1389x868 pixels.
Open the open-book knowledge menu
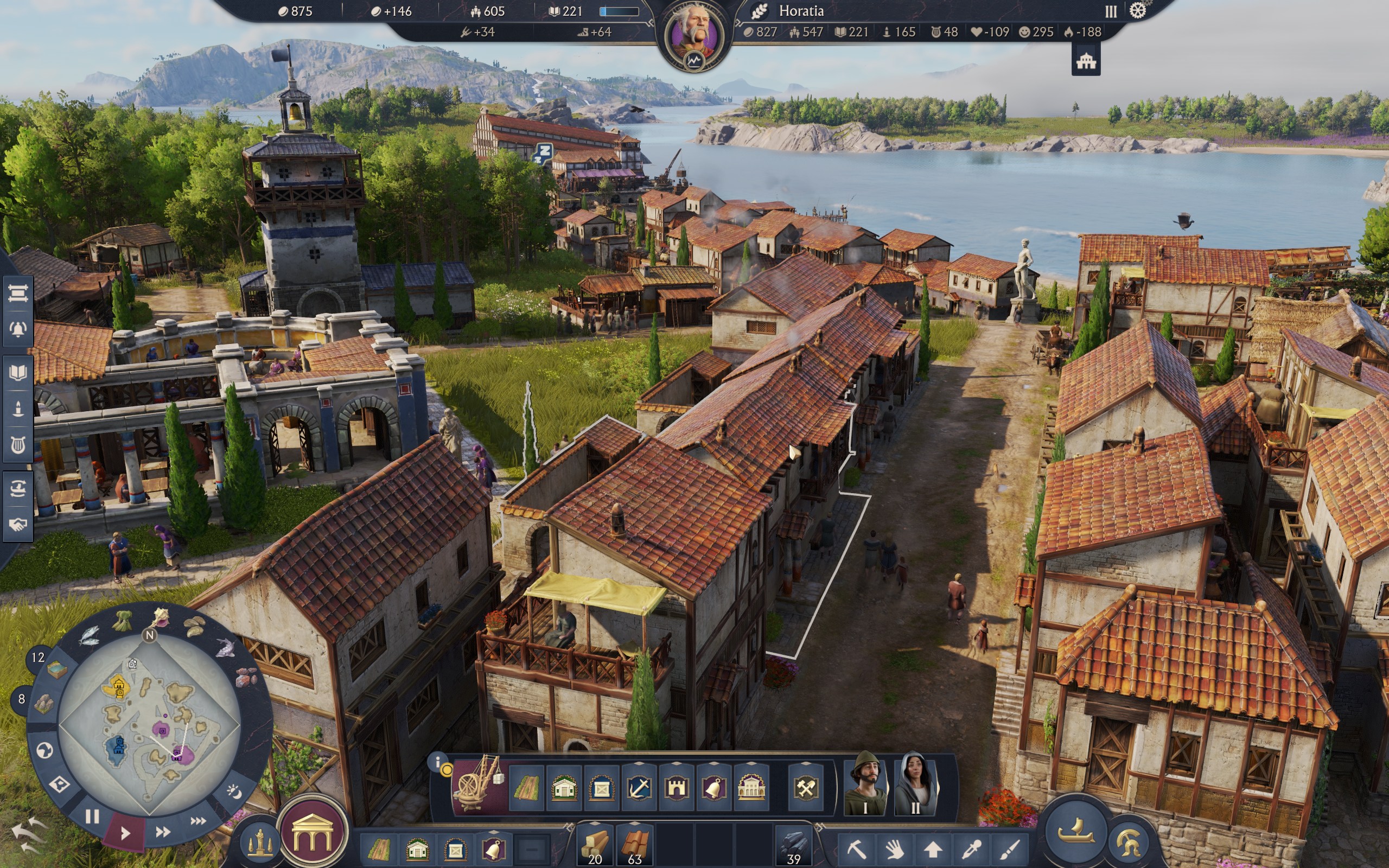[x=18, y=373]
